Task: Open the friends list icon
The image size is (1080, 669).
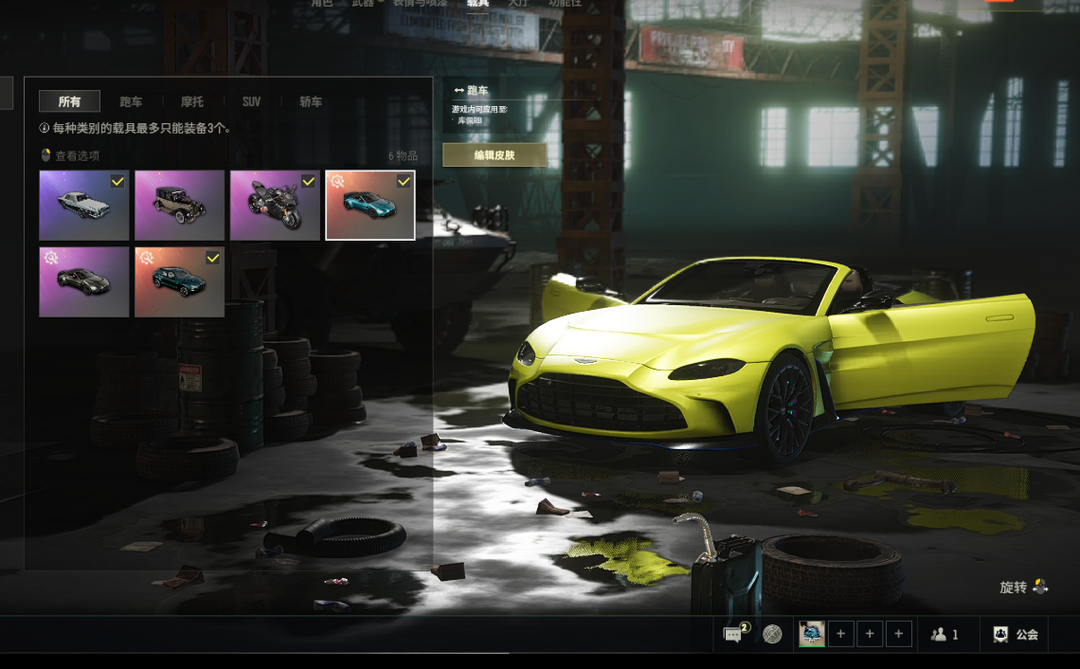Action: coord(944,634)
